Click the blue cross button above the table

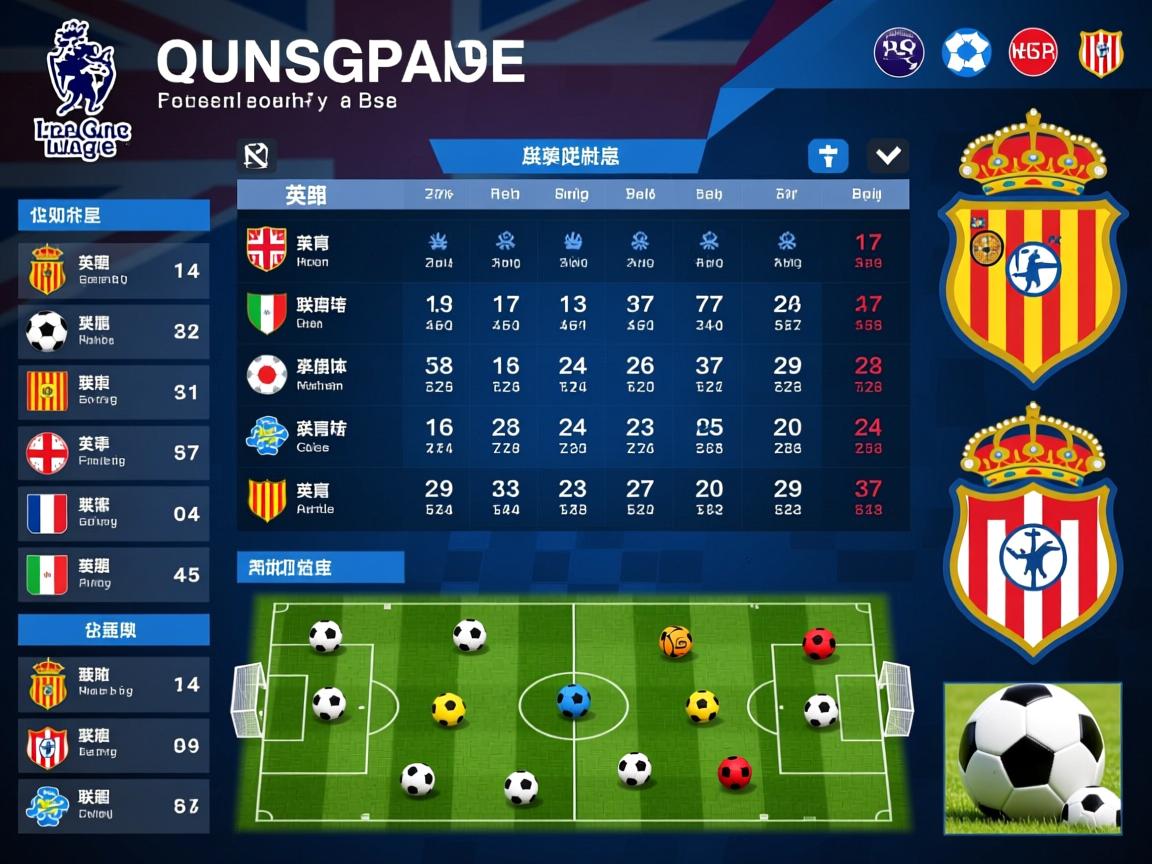(x=827, y=156)
